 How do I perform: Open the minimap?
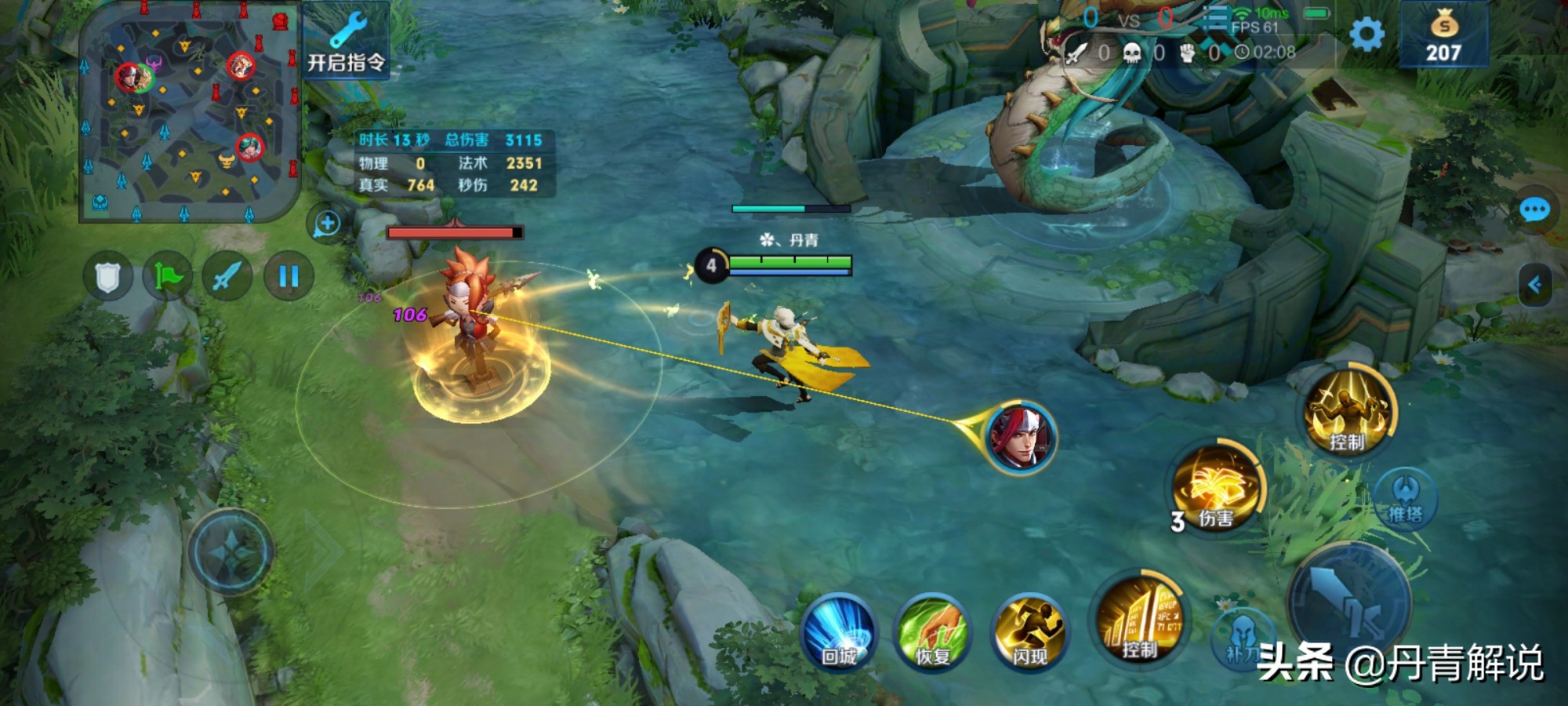click(x=190, y=111)
